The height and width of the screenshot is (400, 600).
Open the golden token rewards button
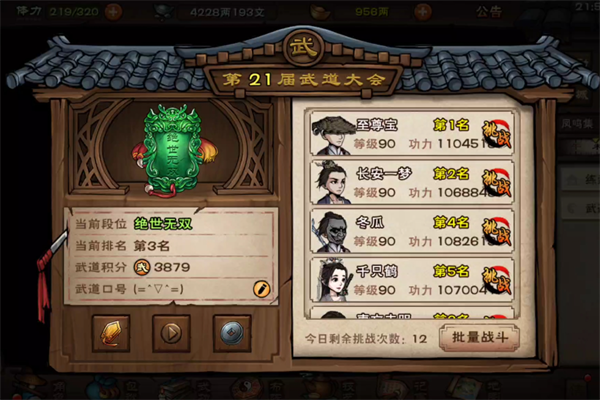coord(111,333)
